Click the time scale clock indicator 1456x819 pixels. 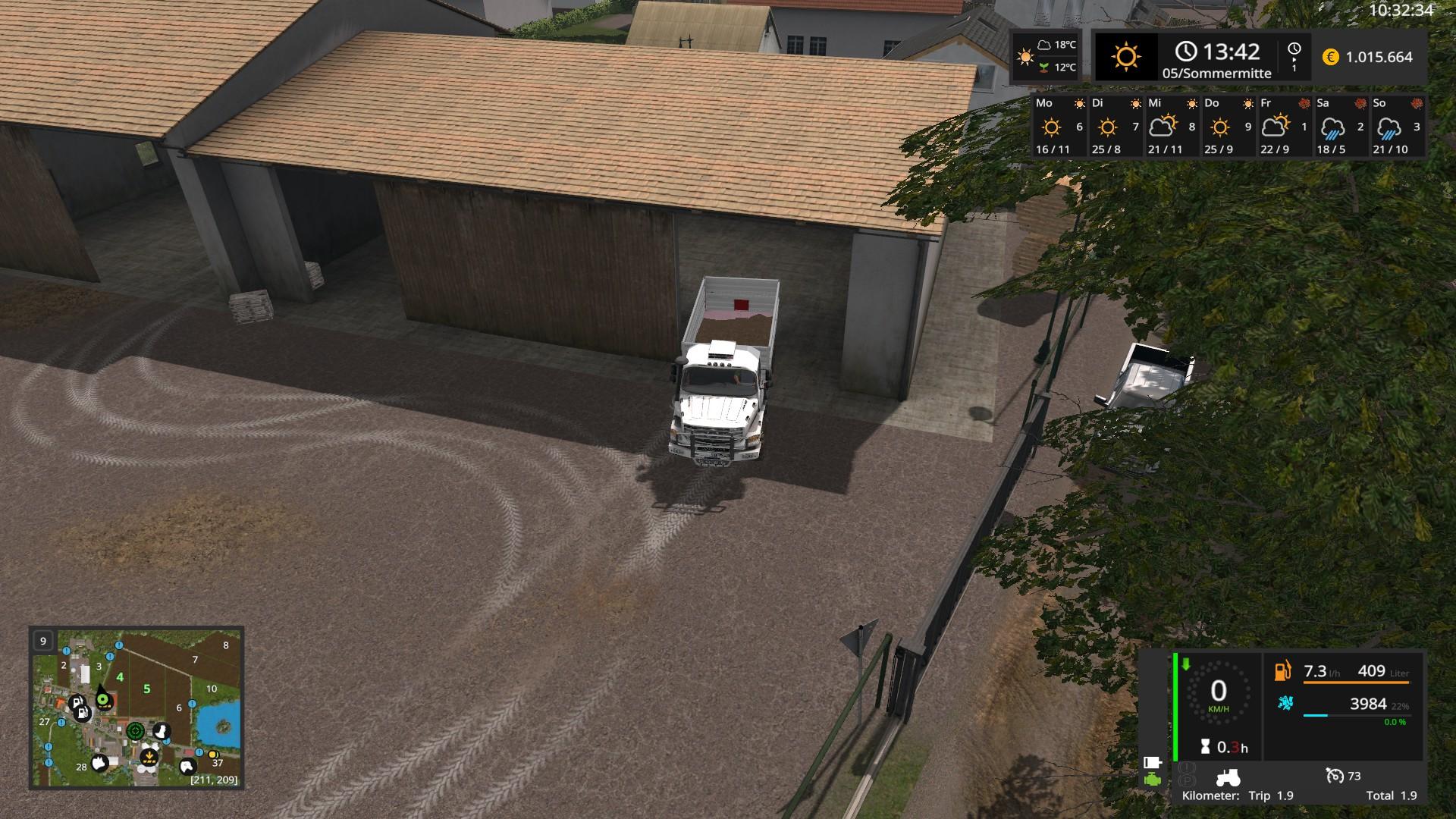coord(1294,56)
